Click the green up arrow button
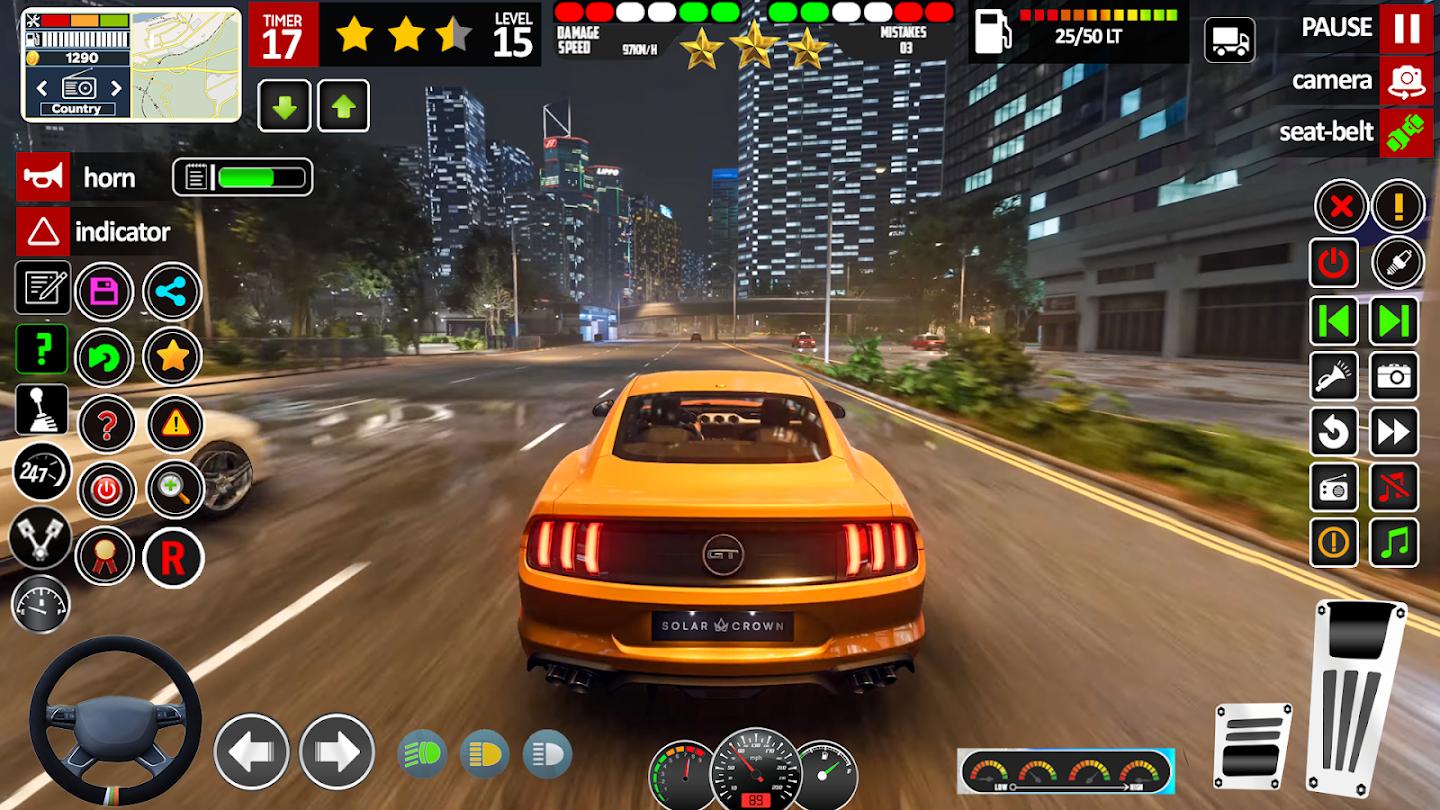The height and width of the screenshot is (810, 1440). [x=344, y=106]
